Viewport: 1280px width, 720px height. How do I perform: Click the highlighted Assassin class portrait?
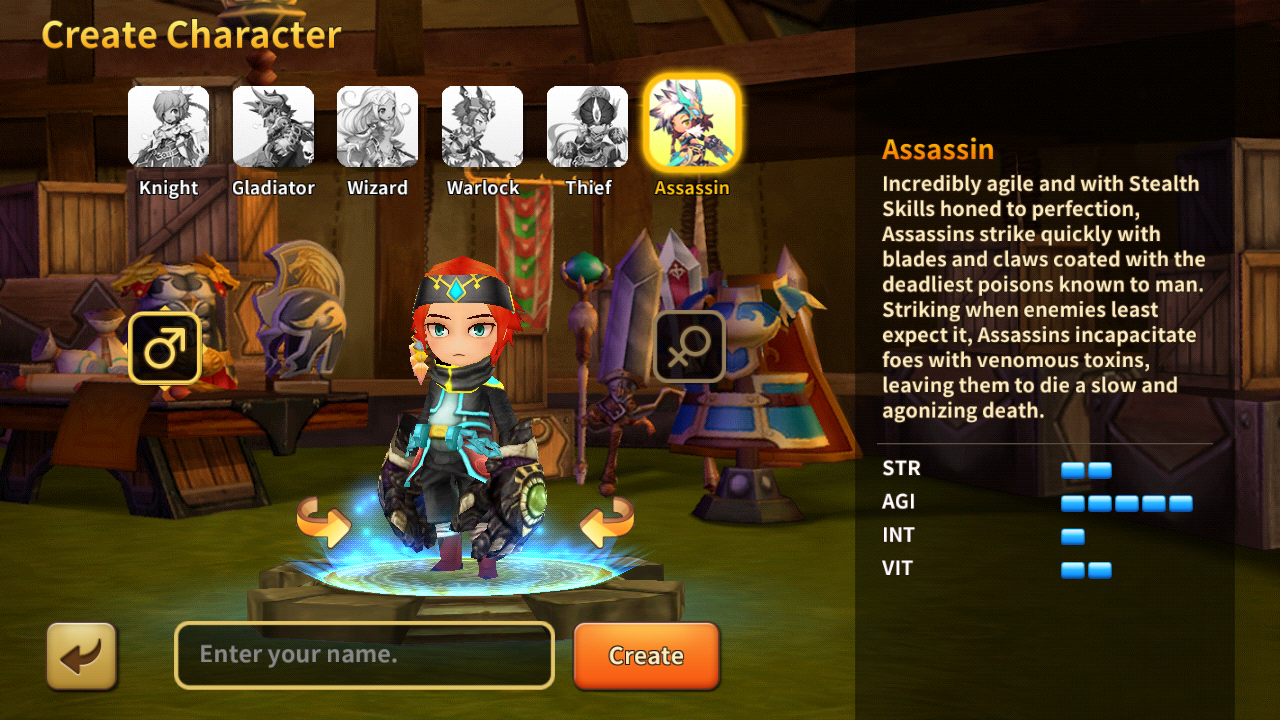tap(692, 124)
